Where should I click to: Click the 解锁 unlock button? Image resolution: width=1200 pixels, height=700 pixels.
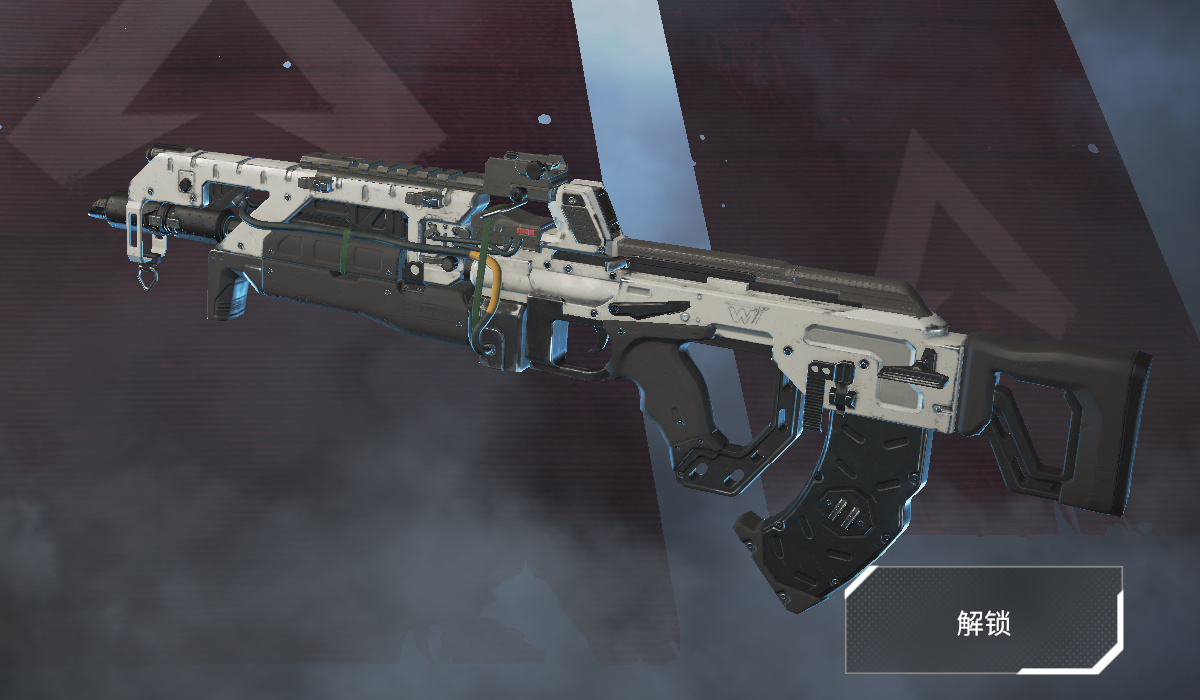(x=984, y=620)
